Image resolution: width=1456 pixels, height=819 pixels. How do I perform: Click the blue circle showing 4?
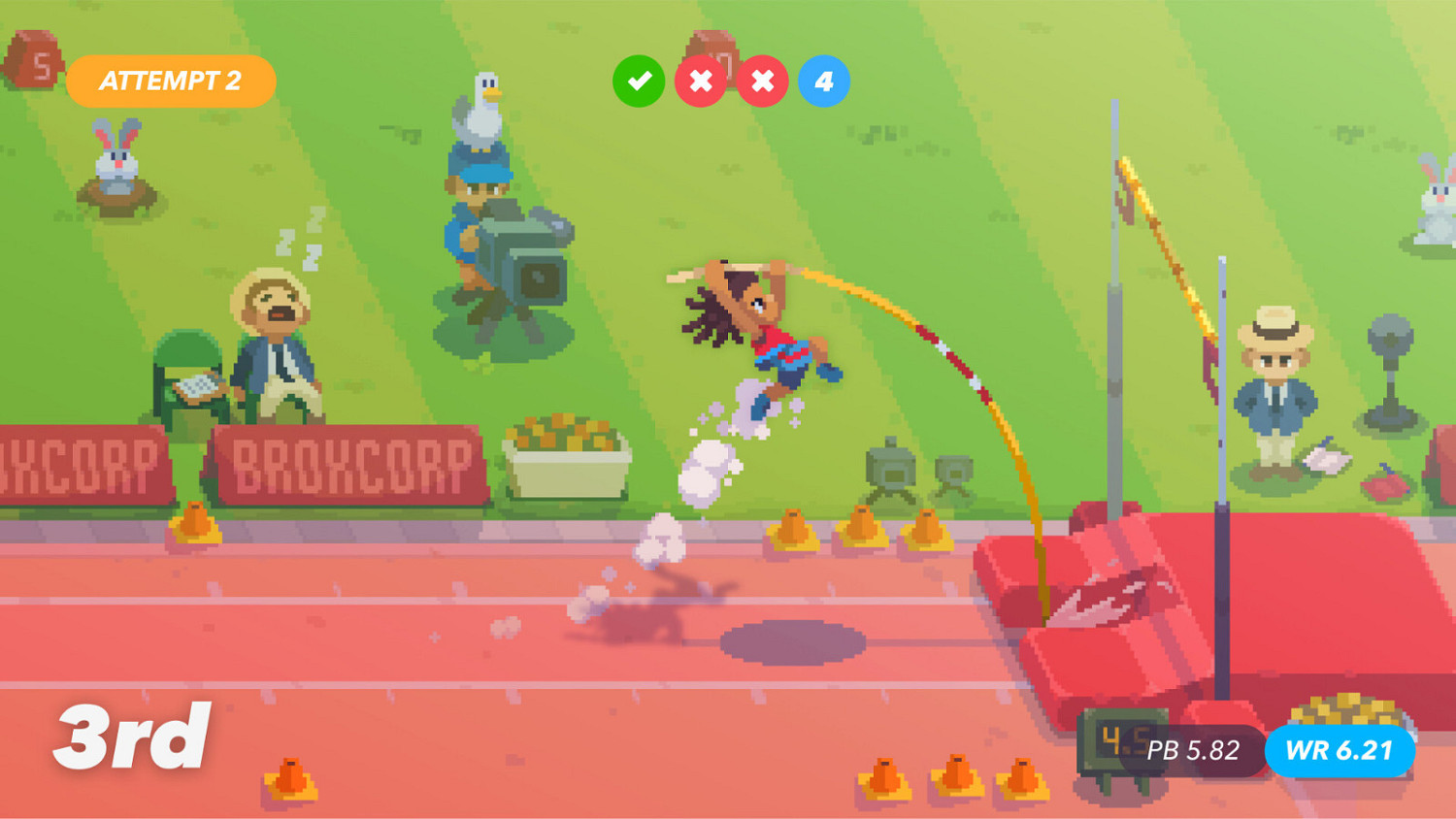pyautogui.click(x=822, y=81)
